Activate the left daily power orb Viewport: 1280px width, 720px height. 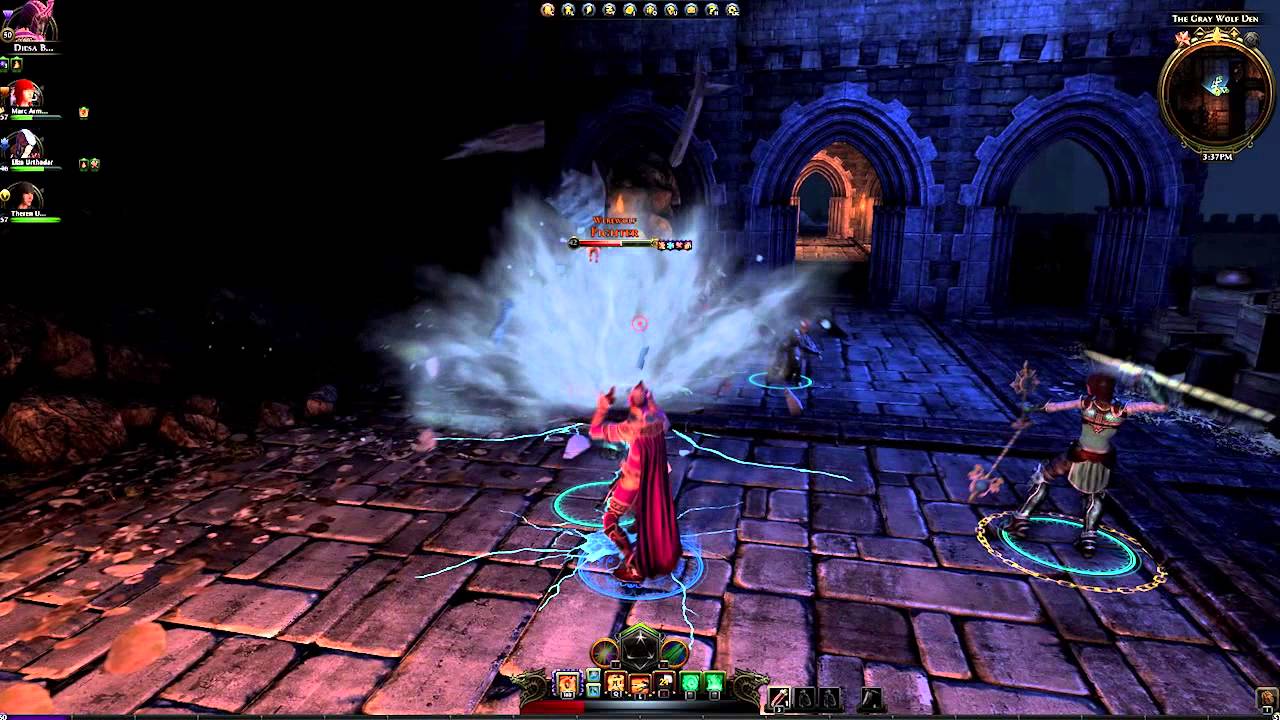tap(604, 653)
